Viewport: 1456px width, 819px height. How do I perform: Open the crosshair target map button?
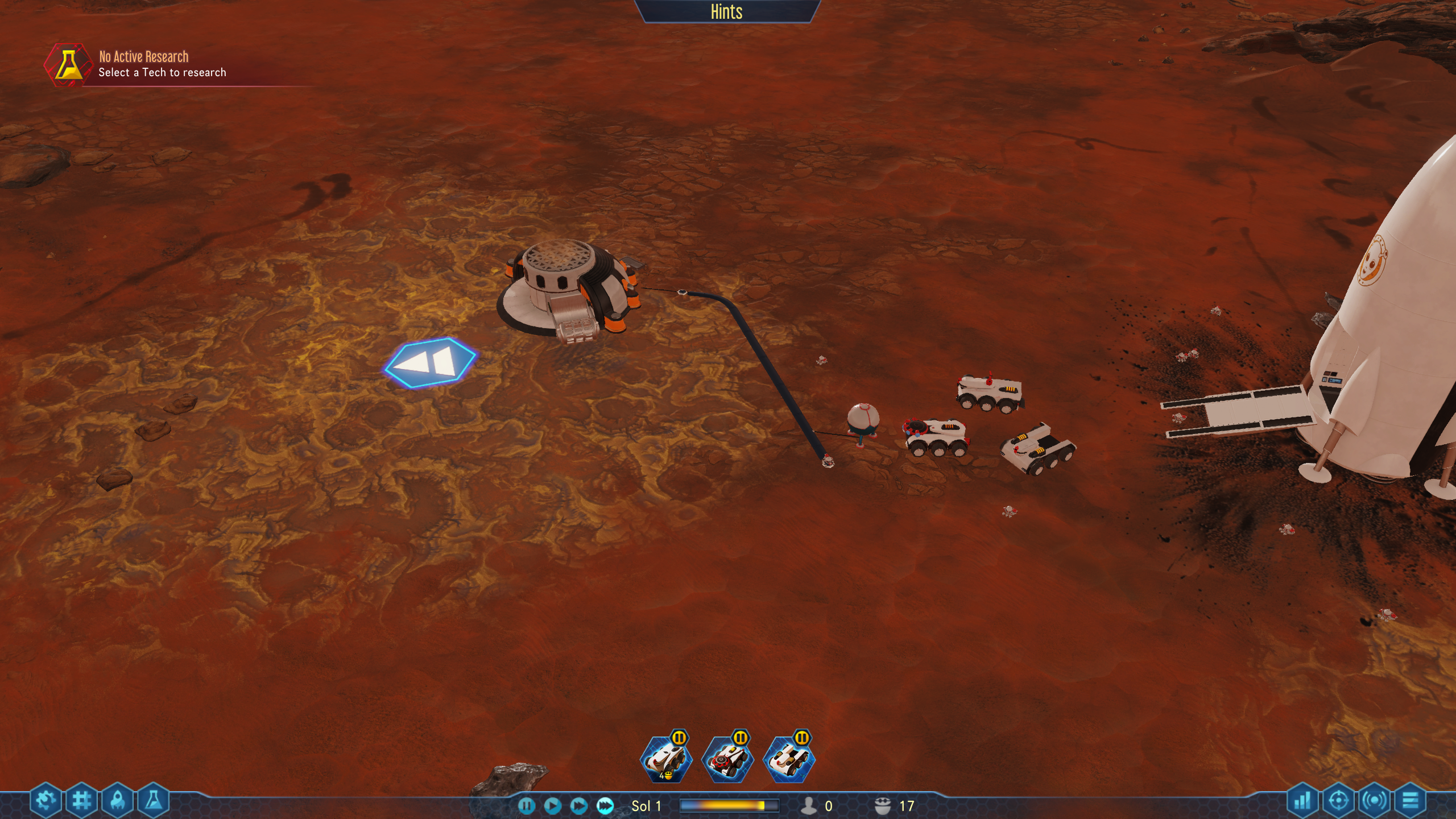(x=1338, y=801)
